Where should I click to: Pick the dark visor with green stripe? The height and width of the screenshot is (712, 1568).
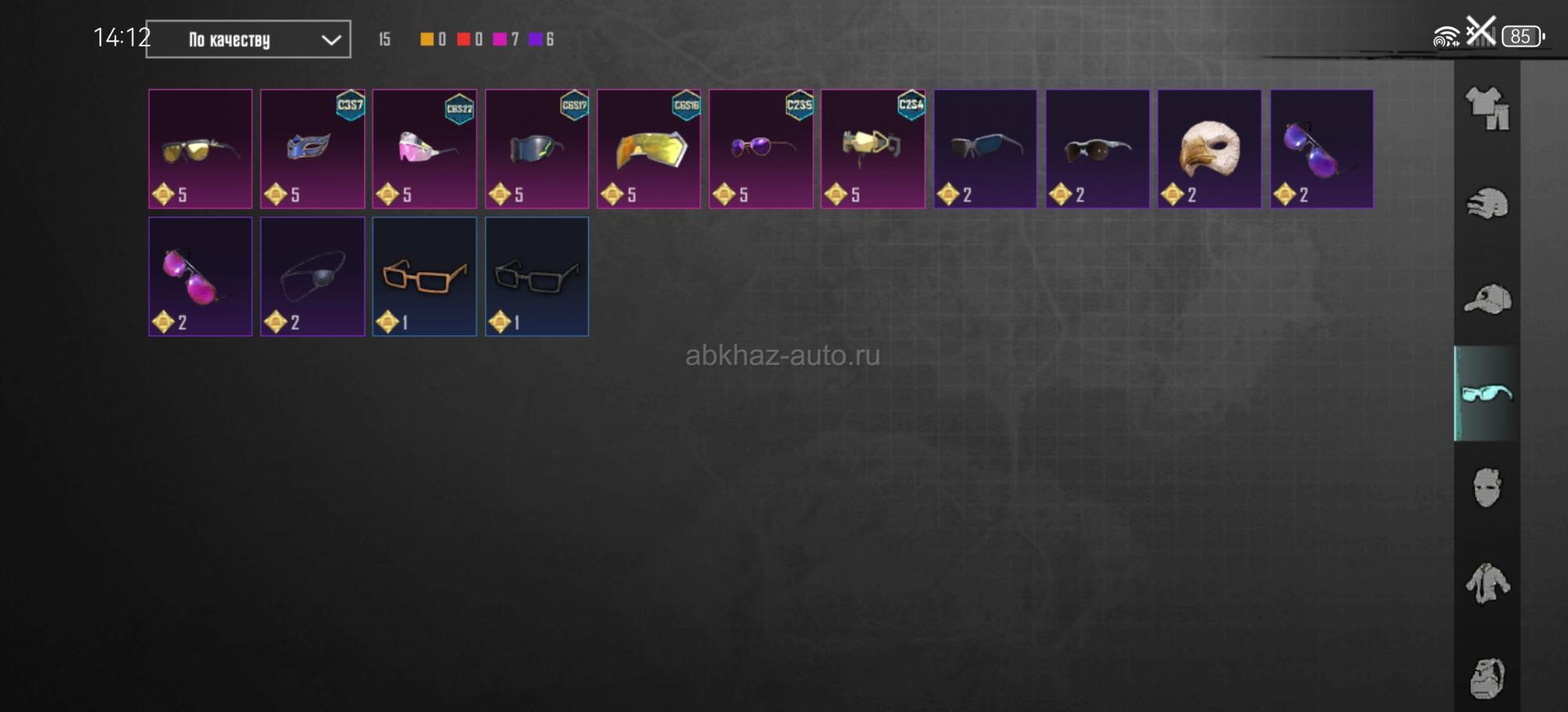pyautogui.click(x=537, y=149)
